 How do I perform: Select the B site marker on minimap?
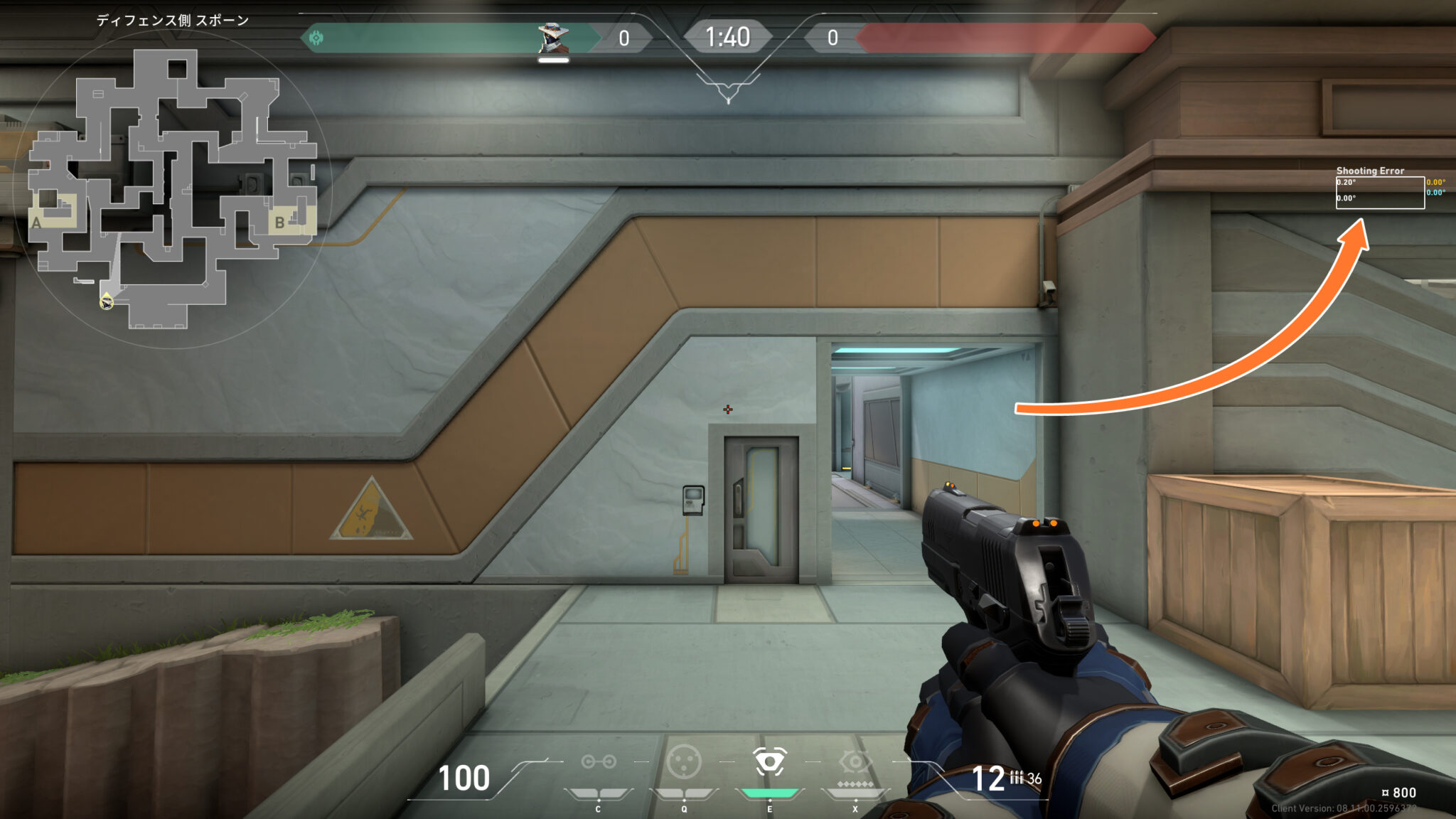pos(279,223)
